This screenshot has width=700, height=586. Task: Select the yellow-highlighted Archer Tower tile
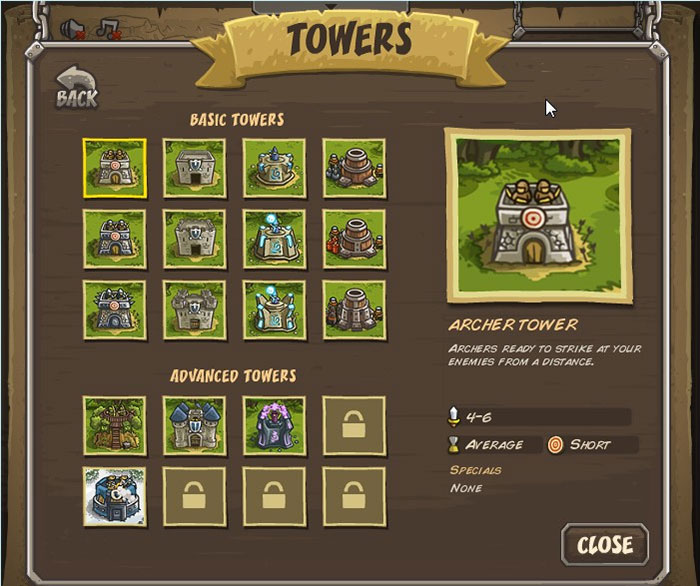coord(114,168)
